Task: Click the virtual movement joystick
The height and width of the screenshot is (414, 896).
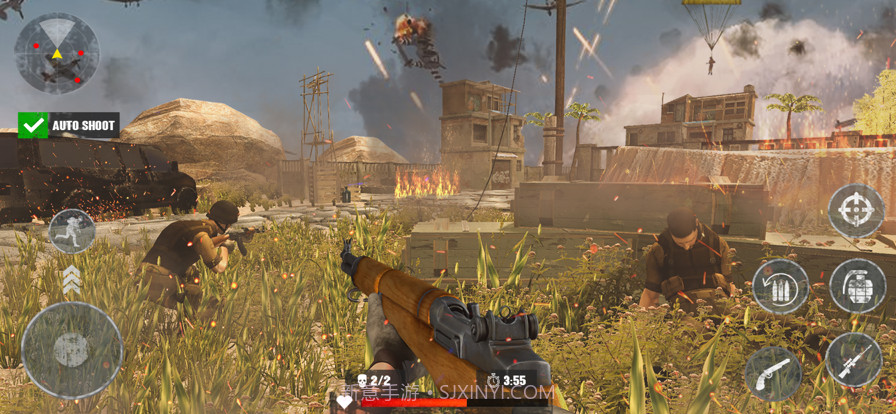Action: 72,350
